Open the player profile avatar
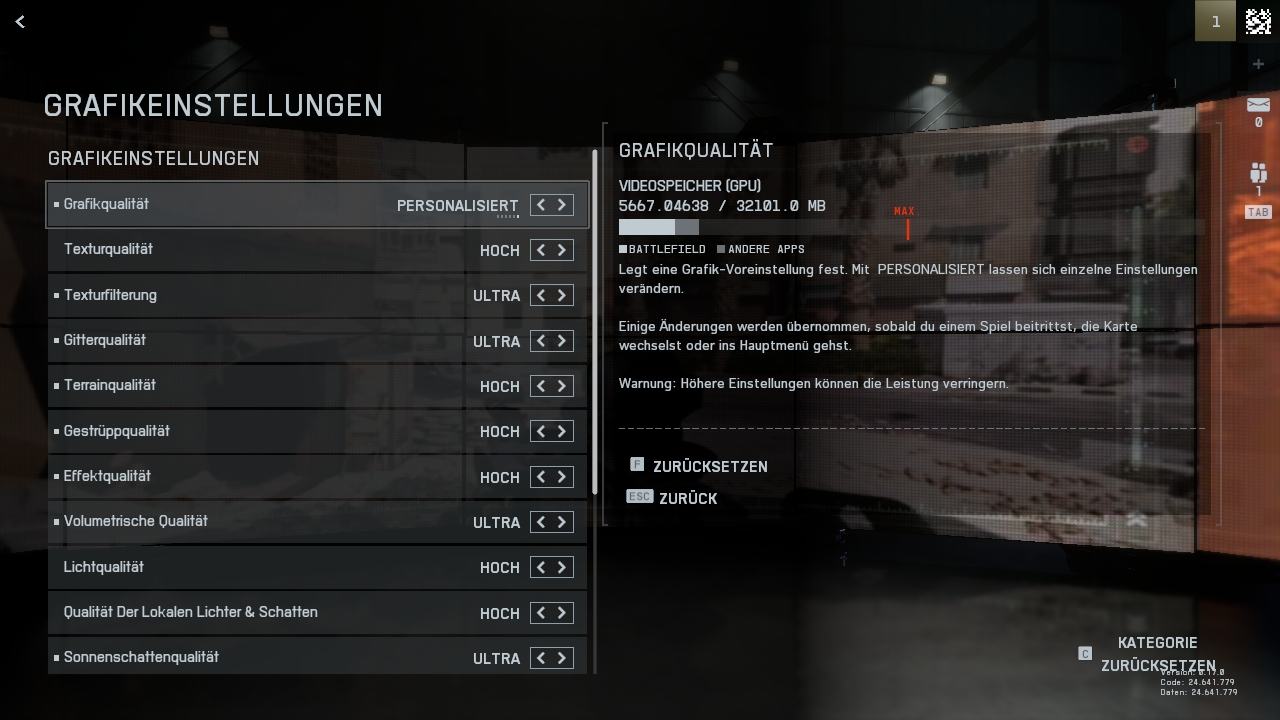The height and width of the screenshot is (720, 1280). (x=1258, y=21)
